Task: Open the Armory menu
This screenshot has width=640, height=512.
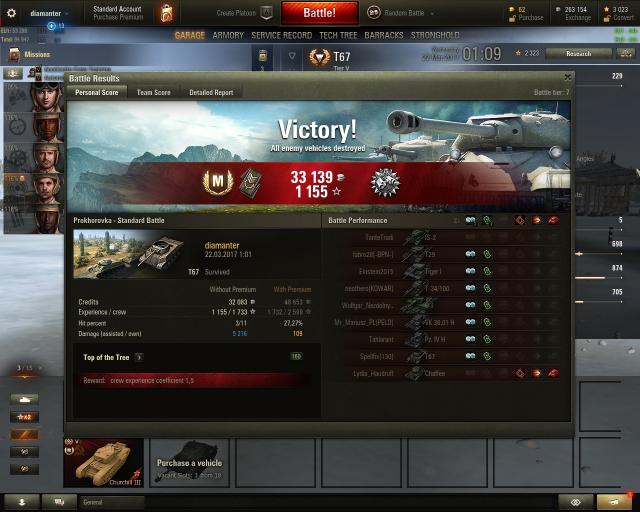Action: (x=228, y=35)
